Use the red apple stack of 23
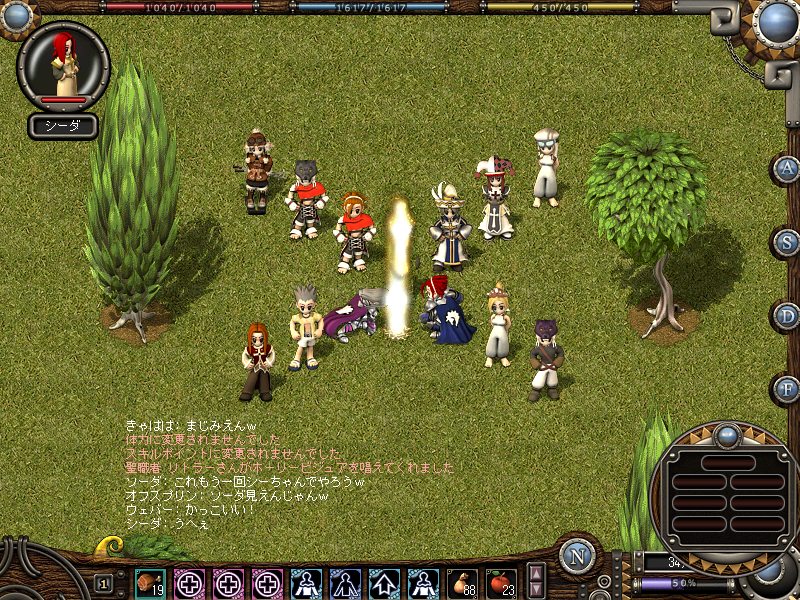This screenshot has height=600, width=800. (502, 582)
